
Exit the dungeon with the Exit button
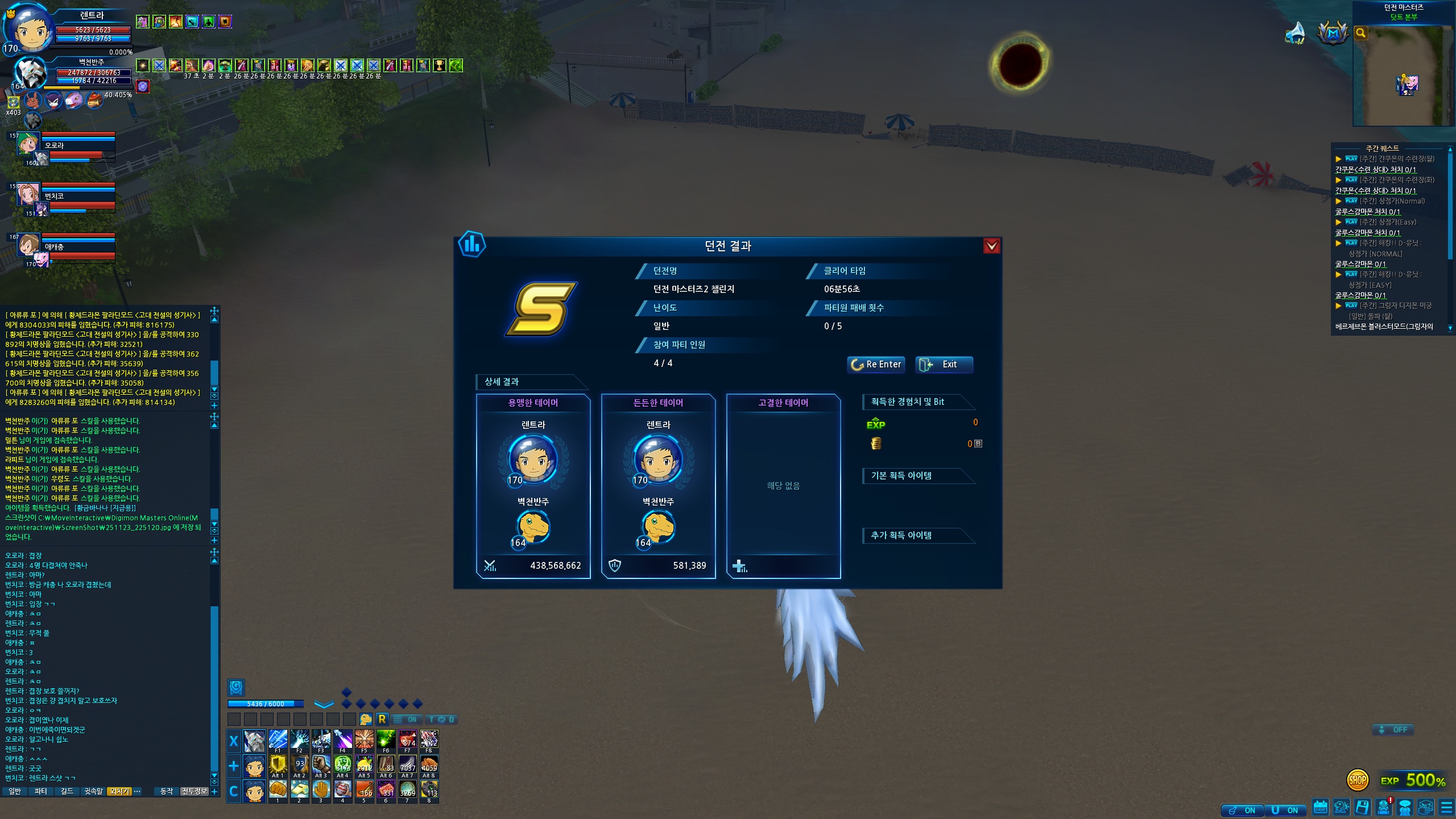coord(944,365)
